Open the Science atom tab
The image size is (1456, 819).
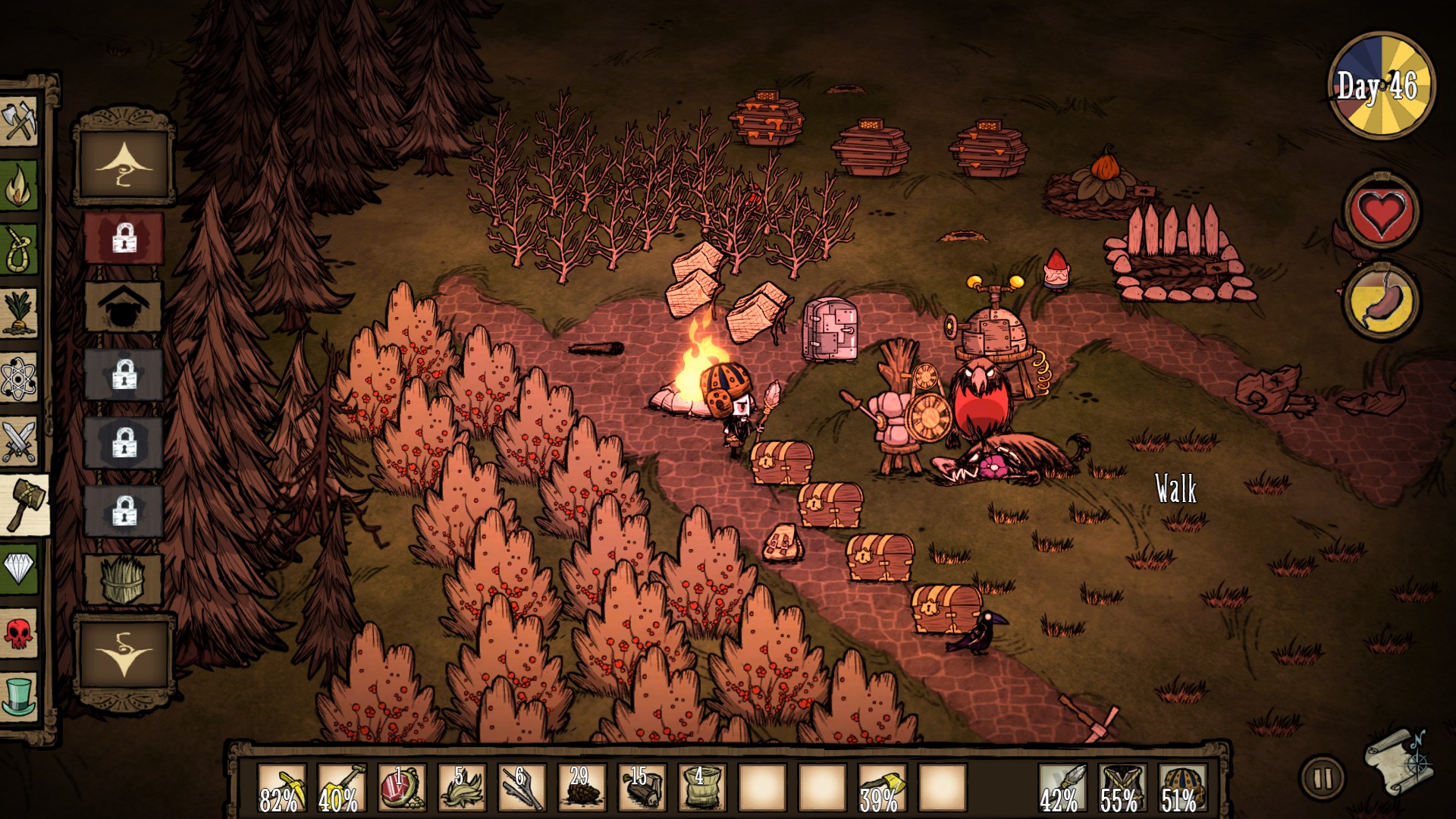click(x=19, y=377)
